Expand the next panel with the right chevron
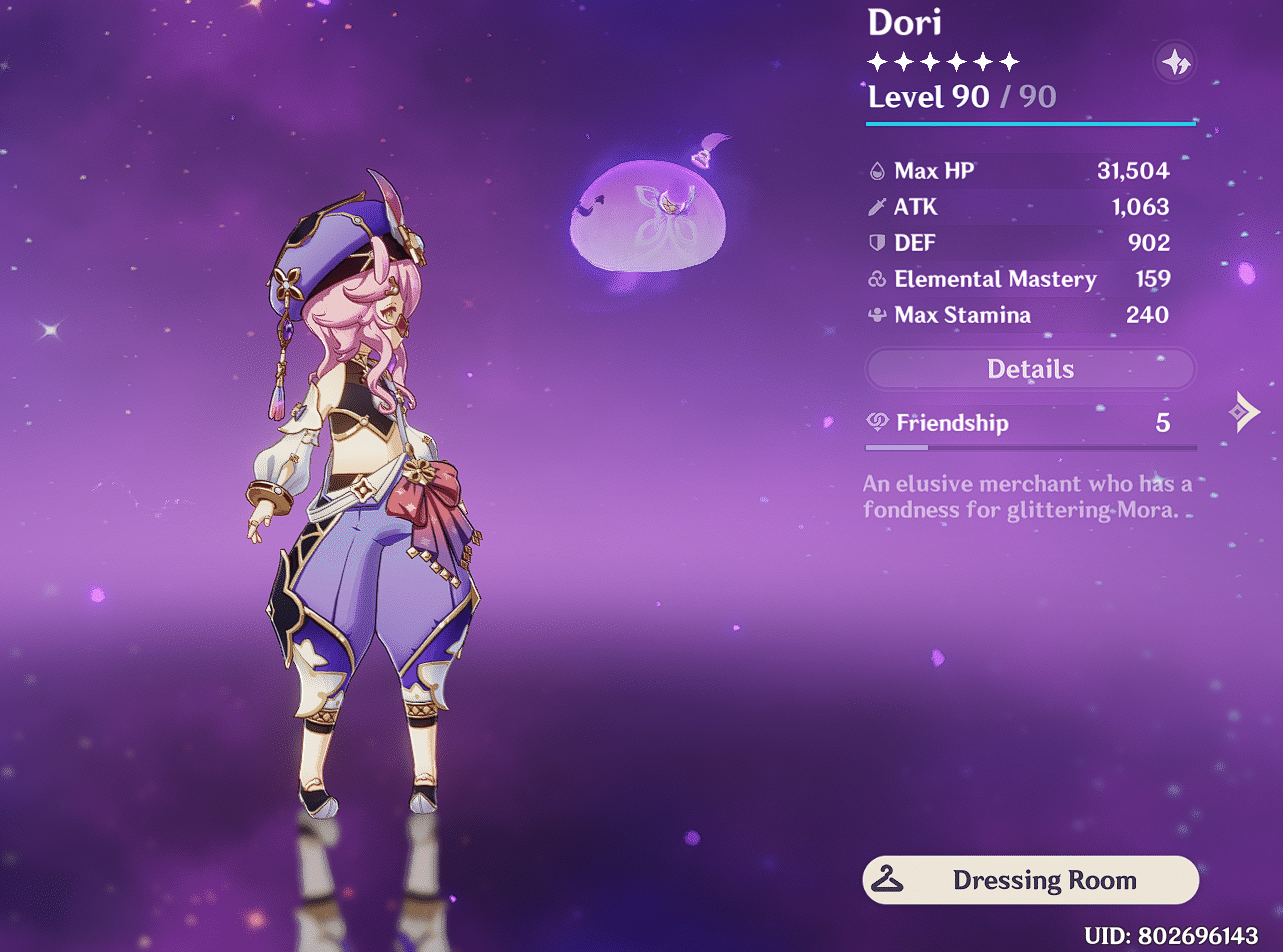1283x952 pixels. (1243, 410)
